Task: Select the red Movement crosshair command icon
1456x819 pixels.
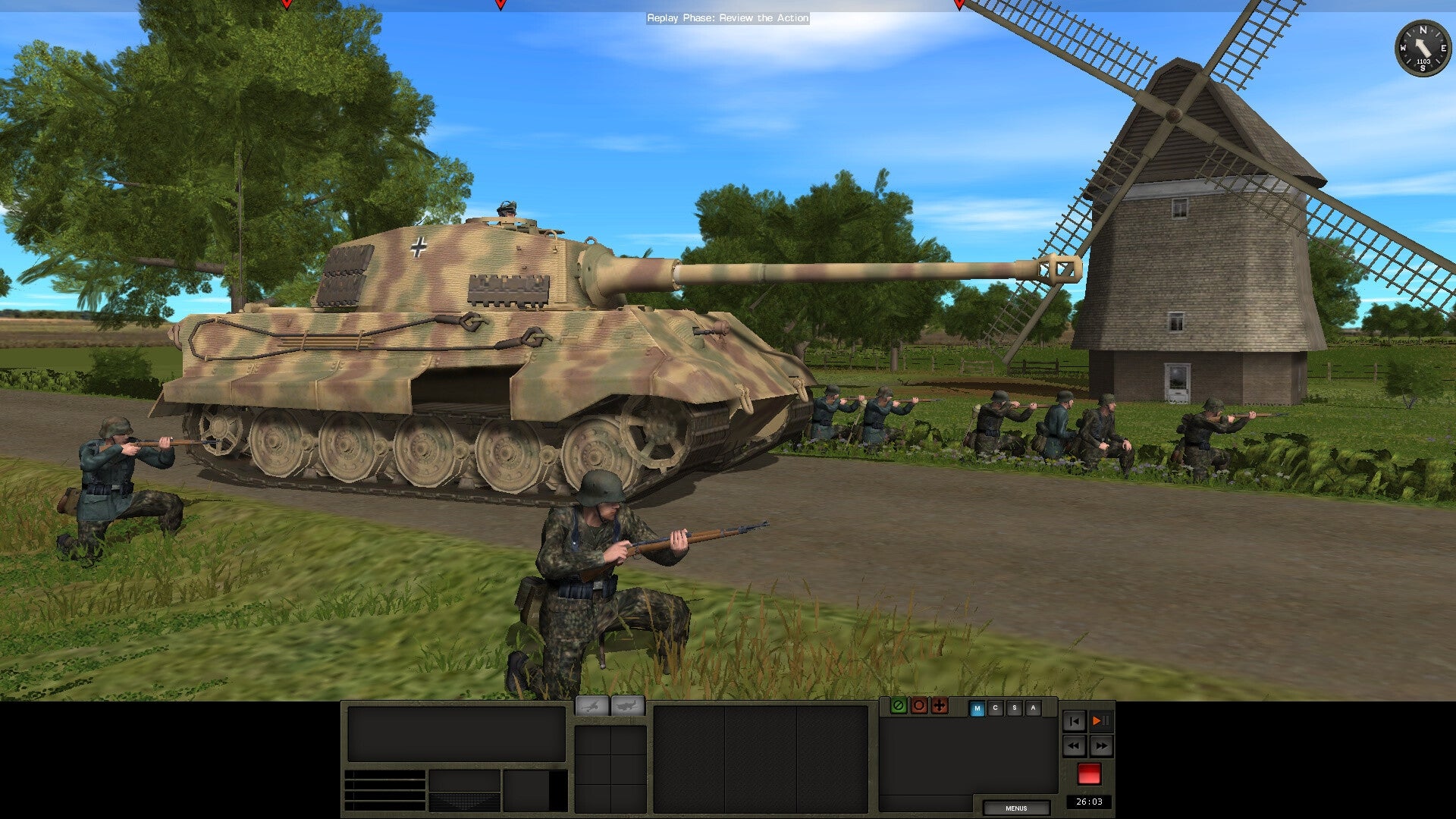Action: (x=940, y=707)
